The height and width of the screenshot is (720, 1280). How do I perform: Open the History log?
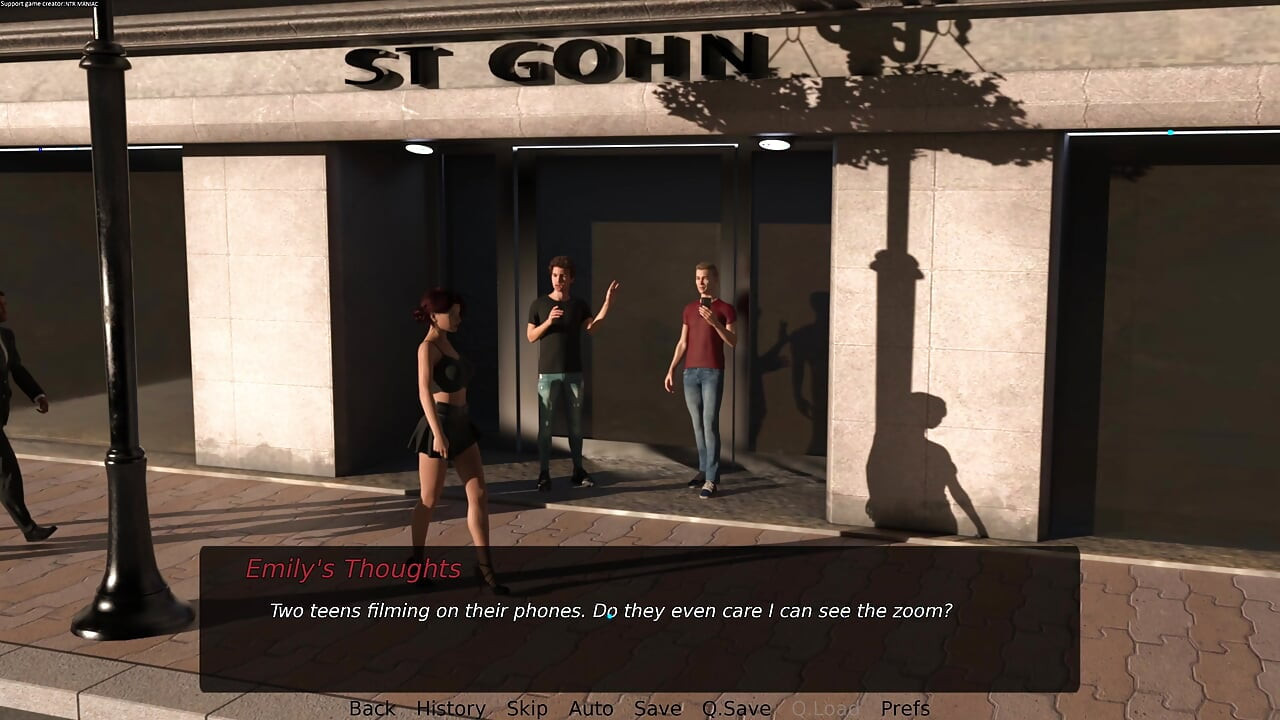click(451, 708)
